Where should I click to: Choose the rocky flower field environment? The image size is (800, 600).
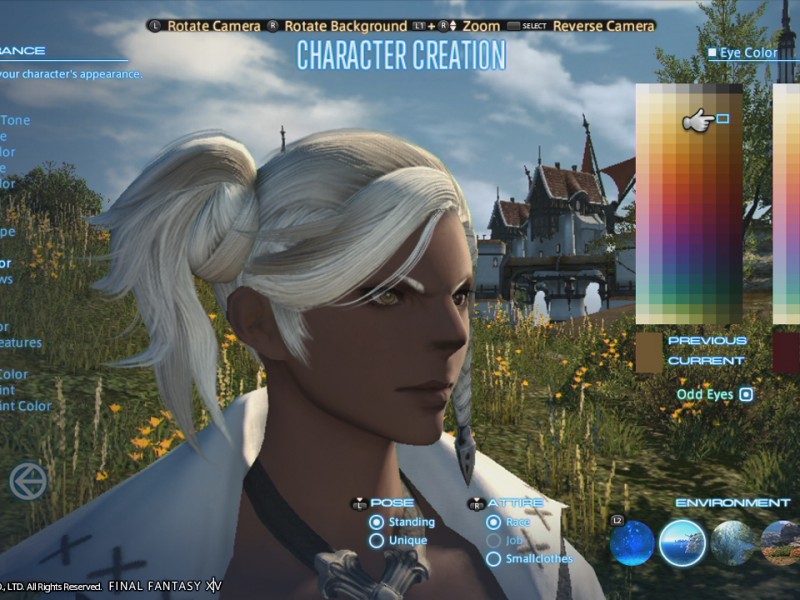(781, 543)
